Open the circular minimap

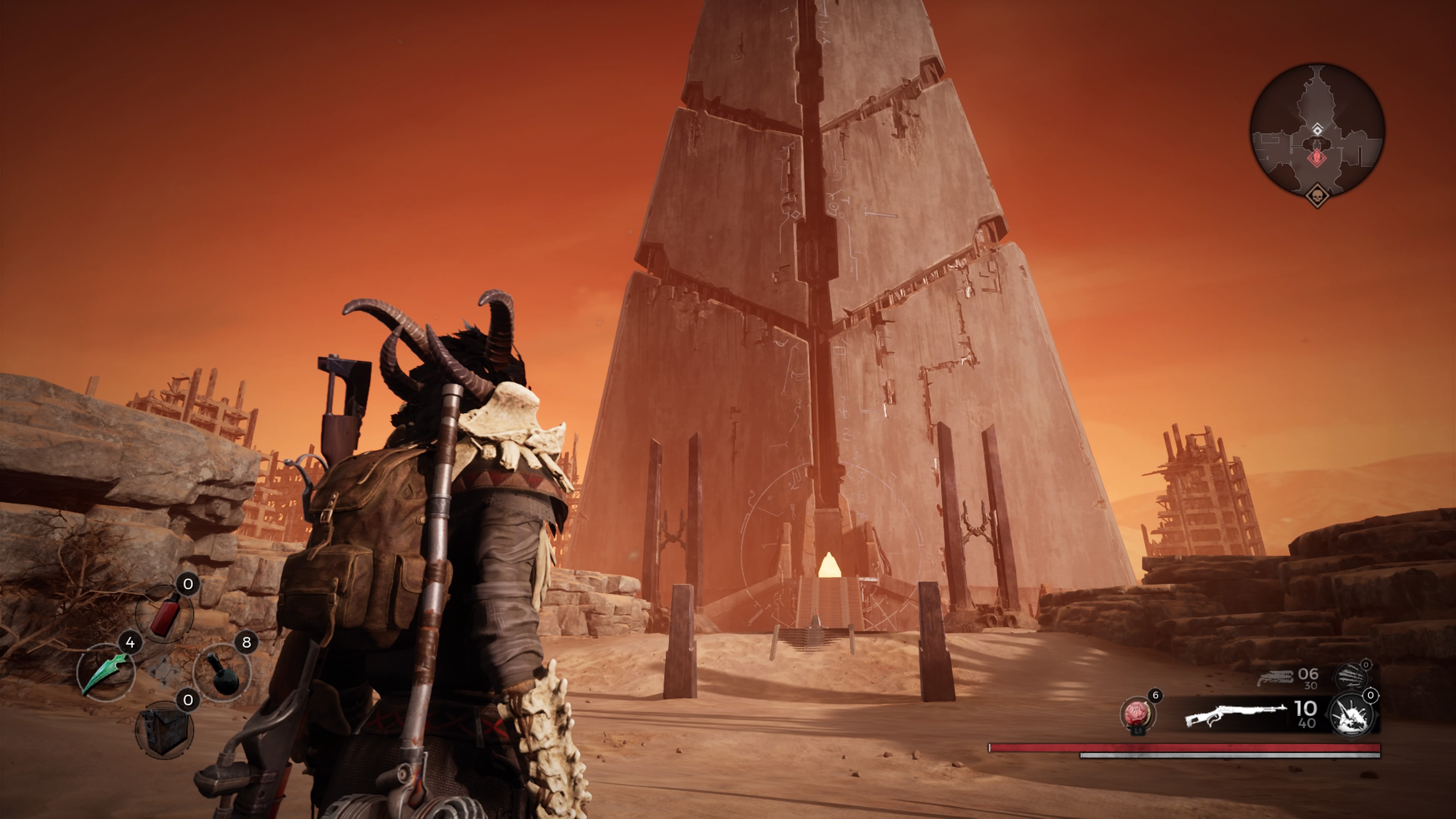(1317, 131)
